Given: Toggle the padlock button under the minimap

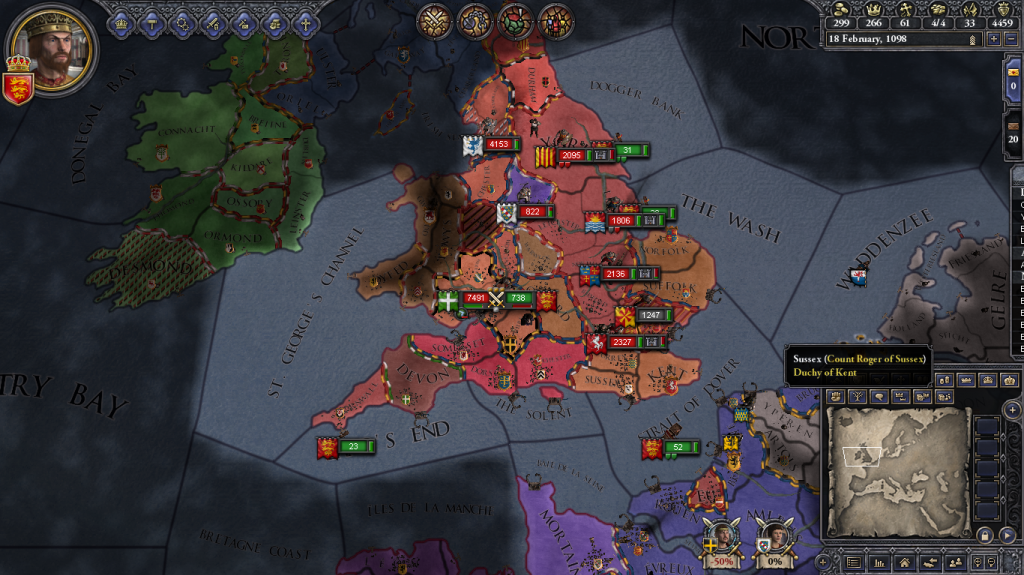Looking at the screenshot, I should [984, 536].
